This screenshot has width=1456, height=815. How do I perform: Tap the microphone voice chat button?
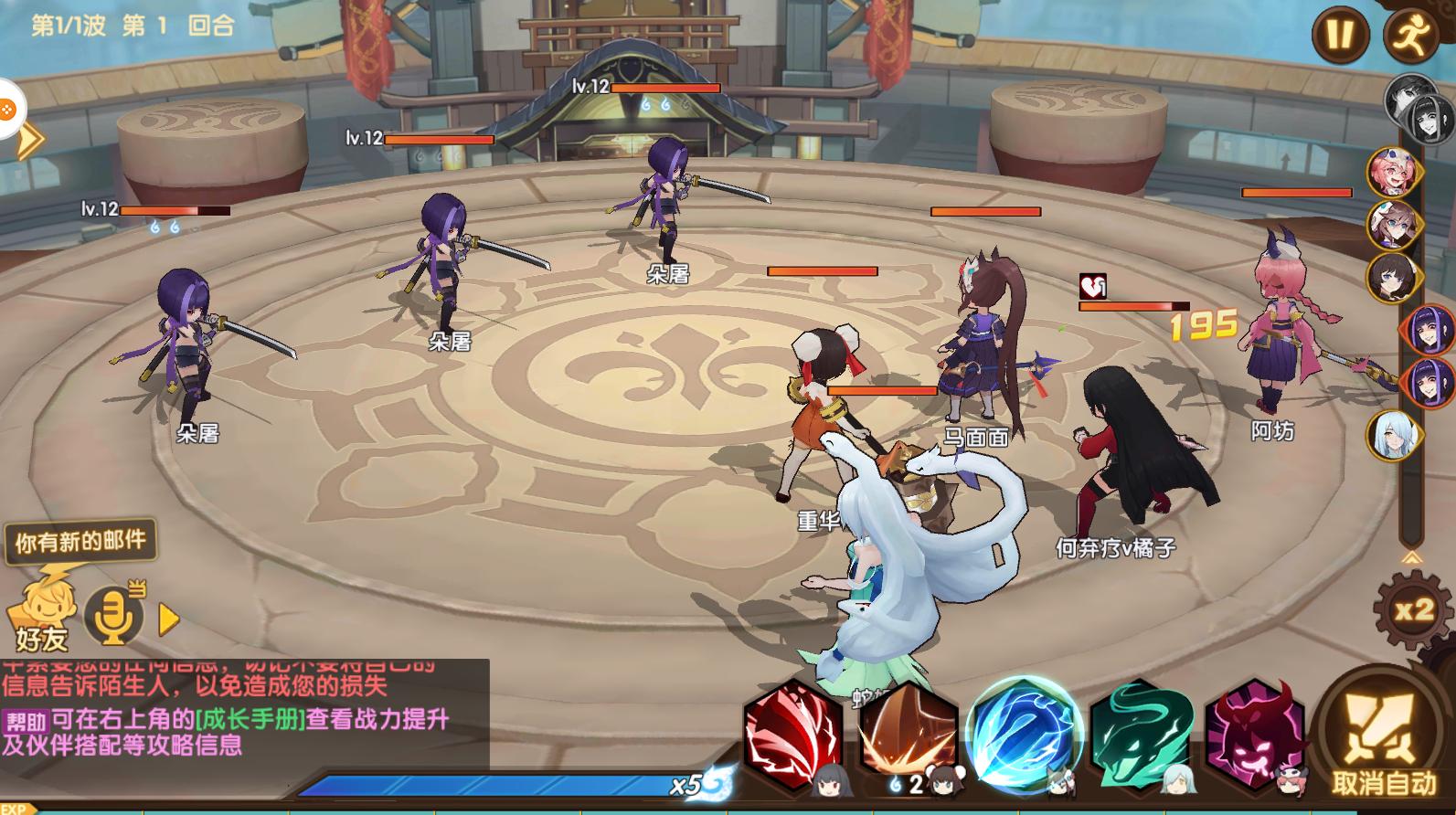[x=113, y=616]
